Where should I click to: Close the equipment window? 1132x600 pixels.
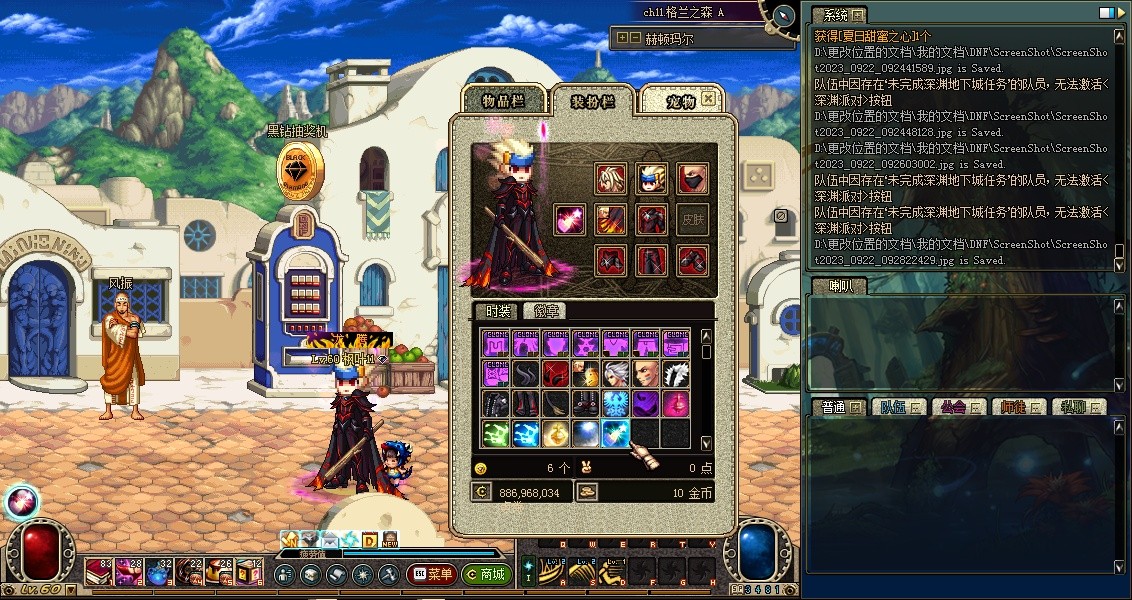tap(709, 98)
